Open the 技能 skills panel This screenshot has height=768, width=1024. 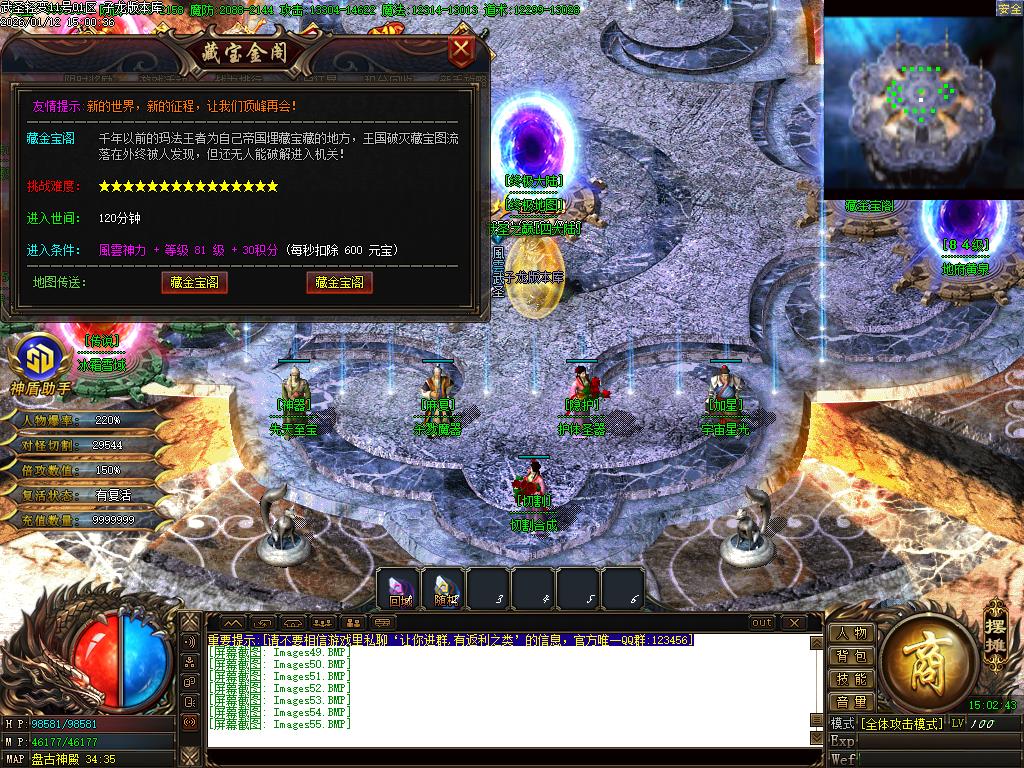pos(851,680)
